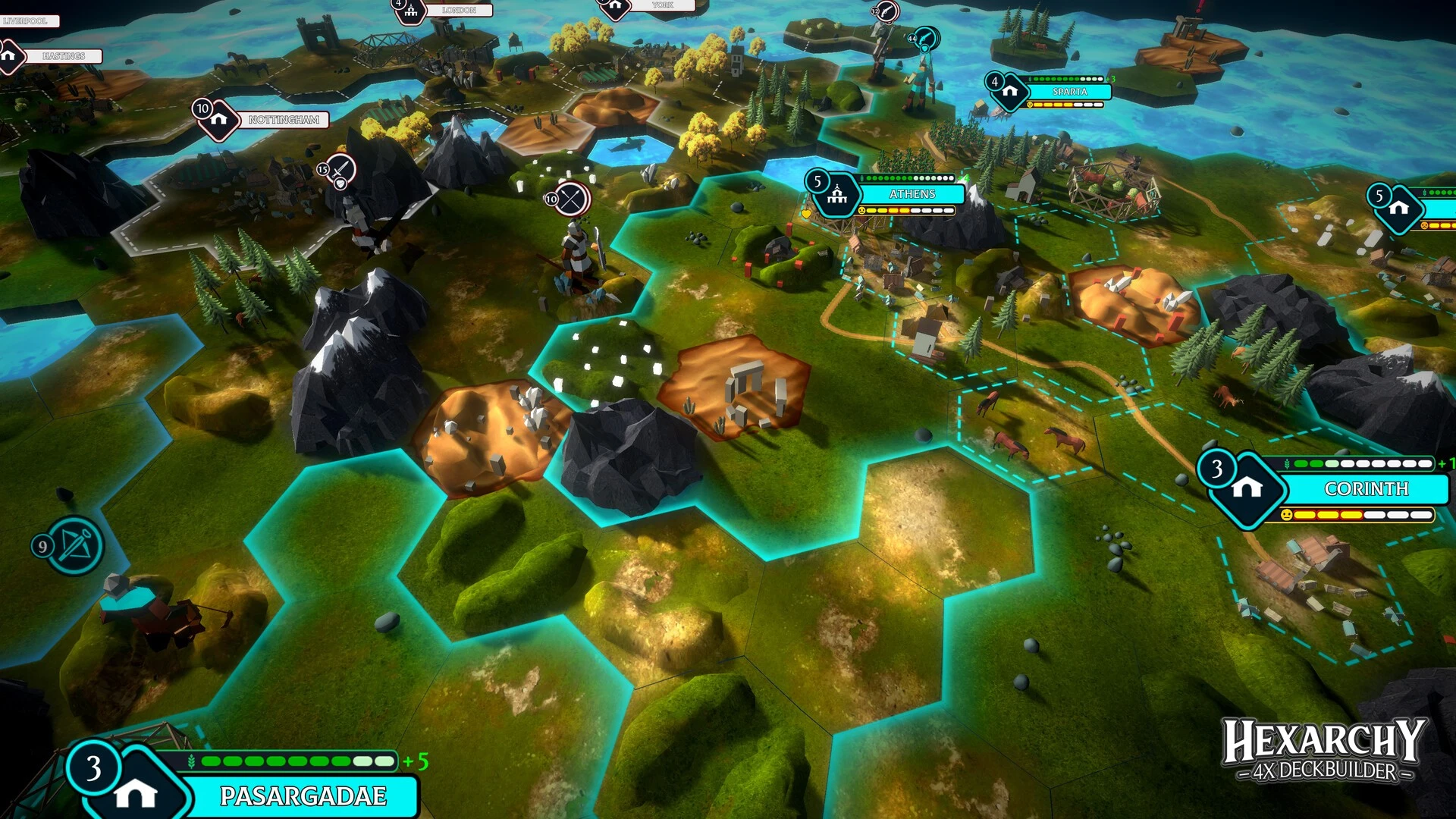Image resolution: width=1456 pixels, height=819 pixels.
Task: Select the teal unit badge near Sparta
Action: click(925, 38)
